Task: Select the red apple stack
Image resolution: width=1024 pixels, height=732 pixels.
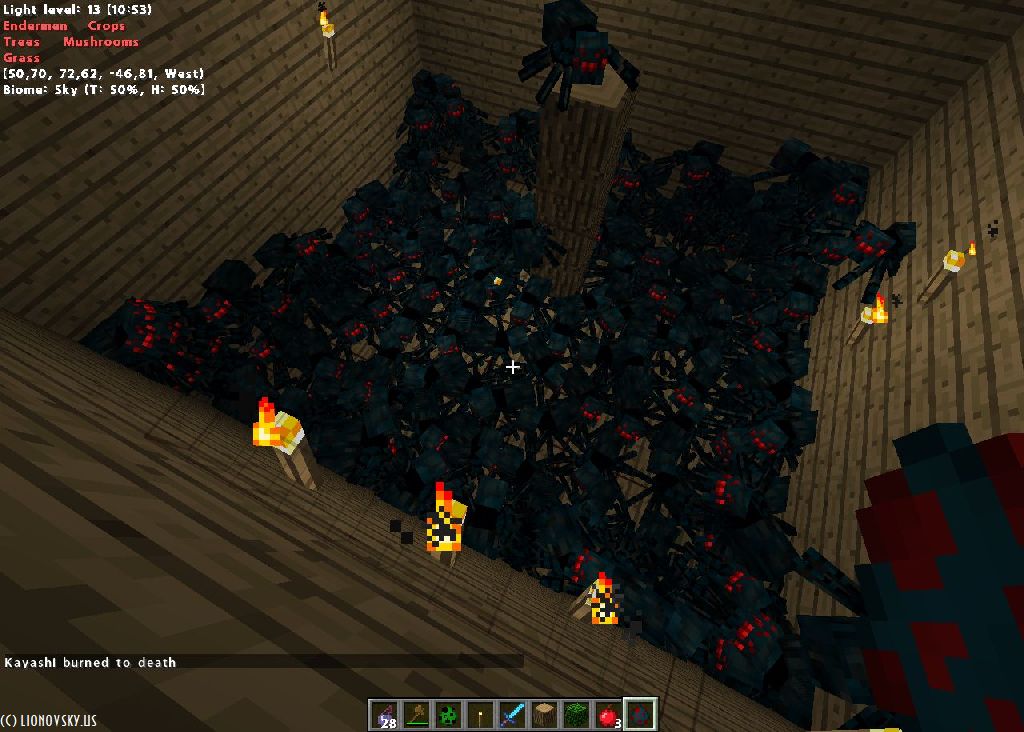Action: (608, 715)
